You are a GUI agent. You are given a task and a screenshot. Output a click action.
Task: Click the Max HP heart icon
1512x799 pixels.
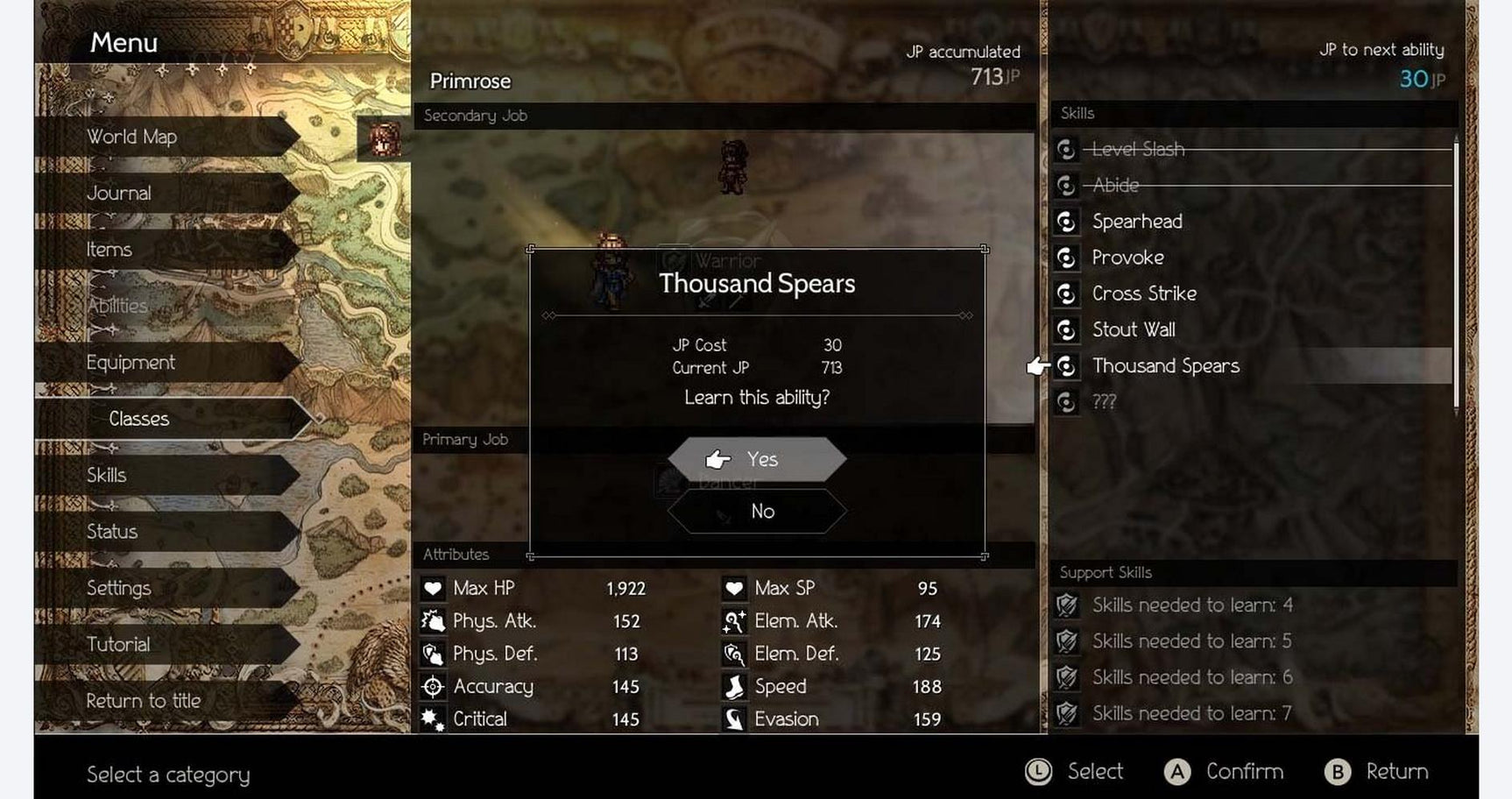point(433,588)
